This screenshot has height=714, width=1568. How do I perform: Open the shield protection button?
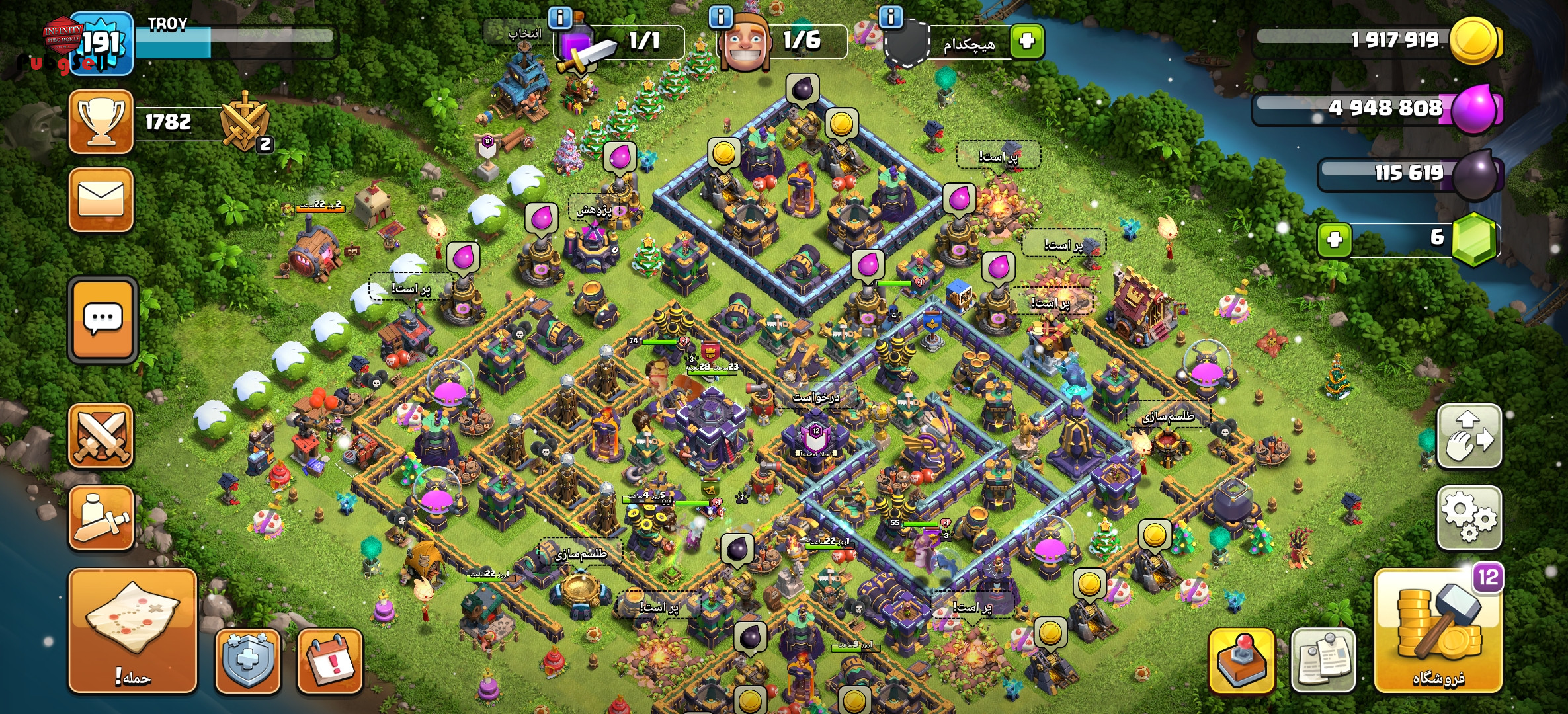click(248, 660)
